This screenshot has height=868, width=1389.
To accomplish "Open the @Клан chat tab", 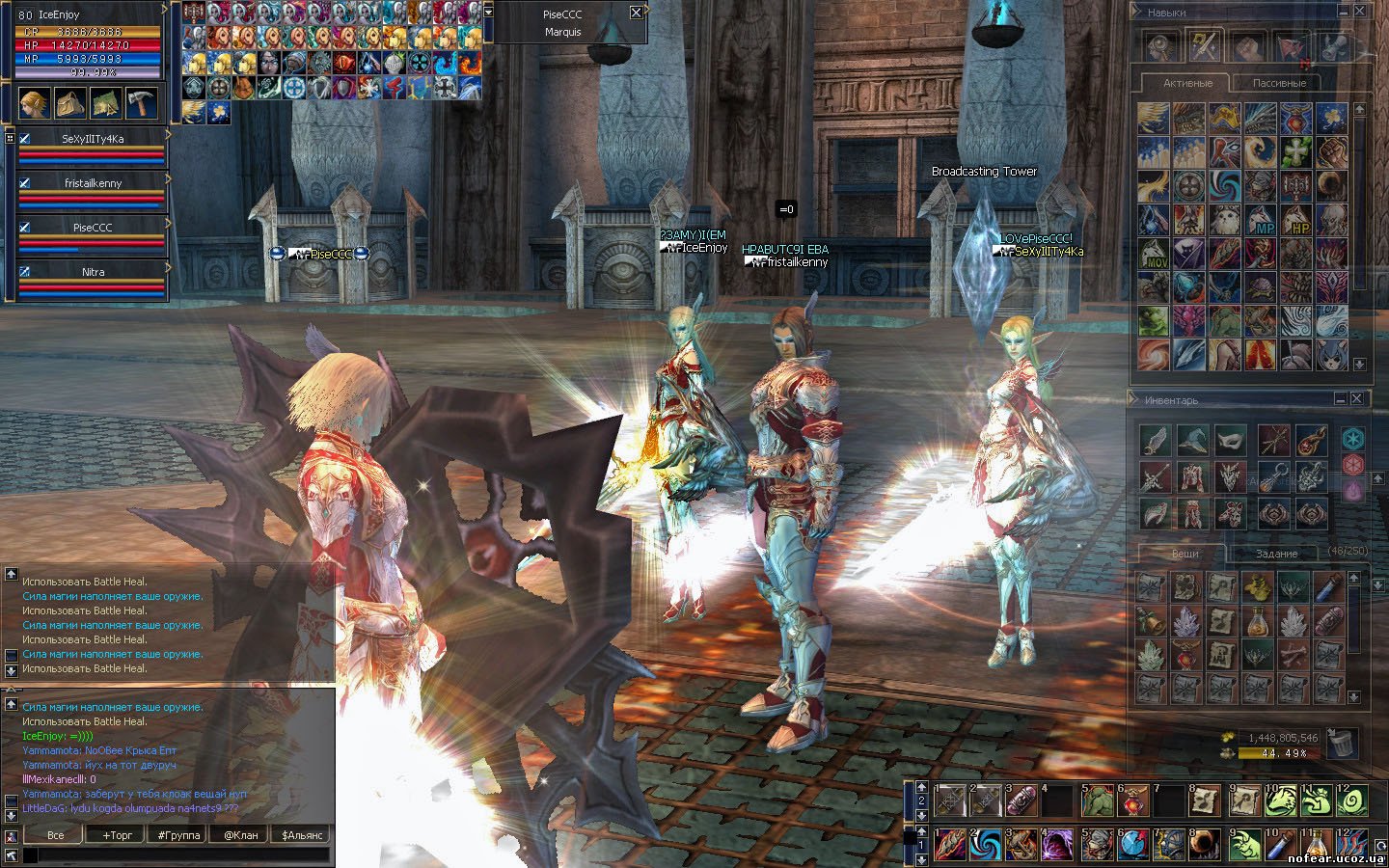I will tap(240, 834).
